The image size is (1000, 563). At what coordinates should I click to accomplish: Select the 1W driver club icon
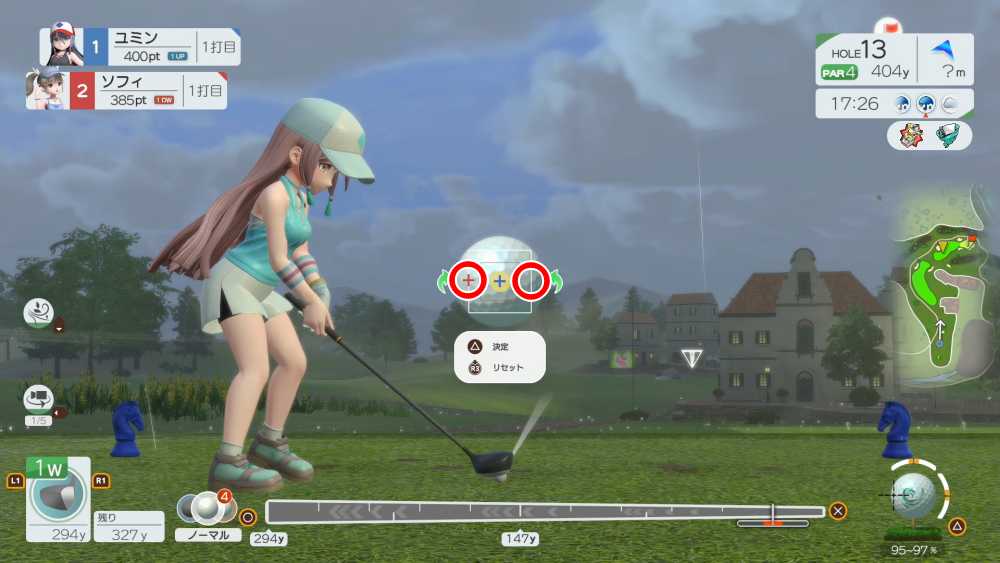58,498
